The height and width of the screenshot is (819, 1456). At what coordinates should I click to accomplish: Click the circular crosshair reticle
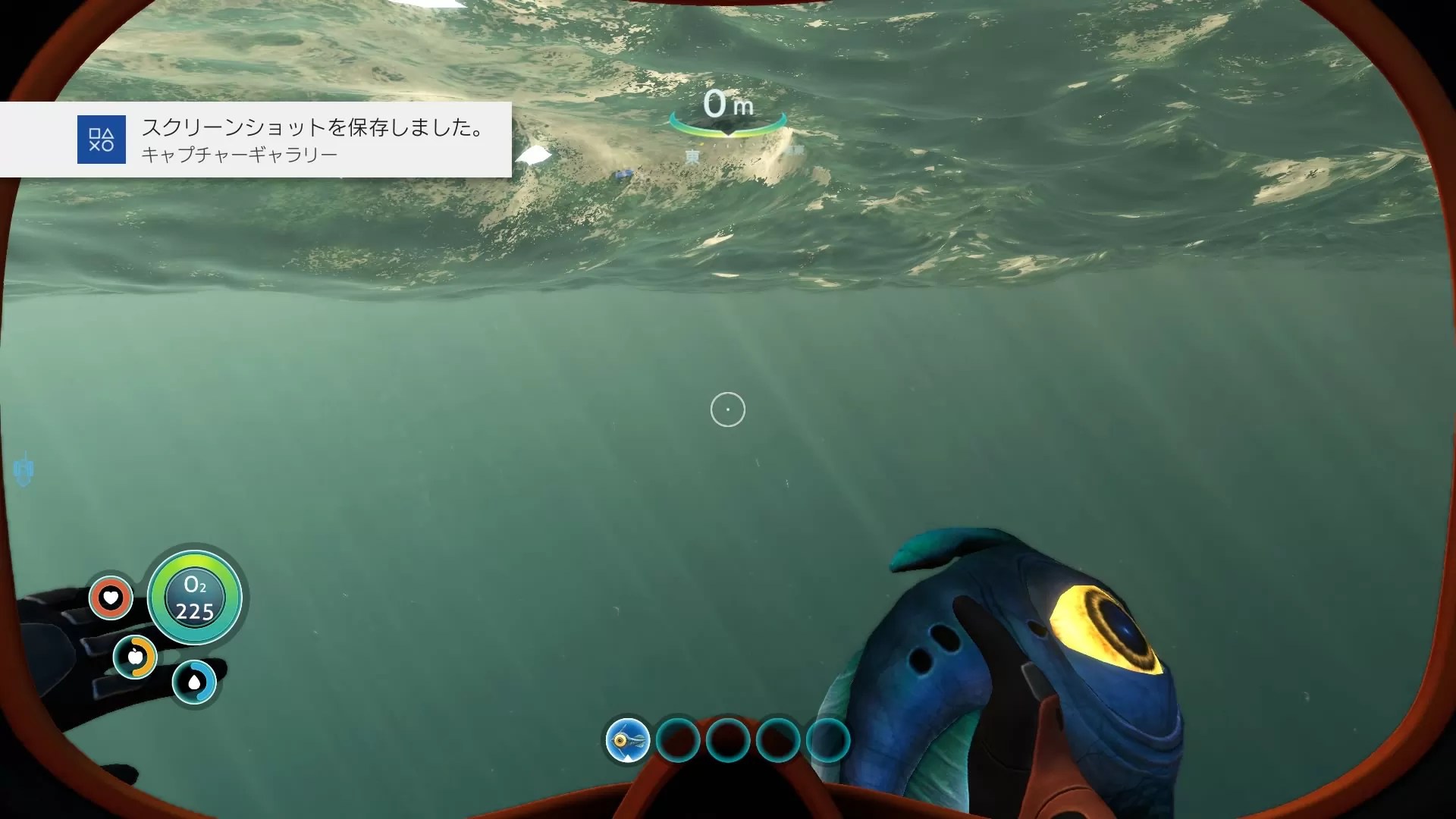point(727,409)
